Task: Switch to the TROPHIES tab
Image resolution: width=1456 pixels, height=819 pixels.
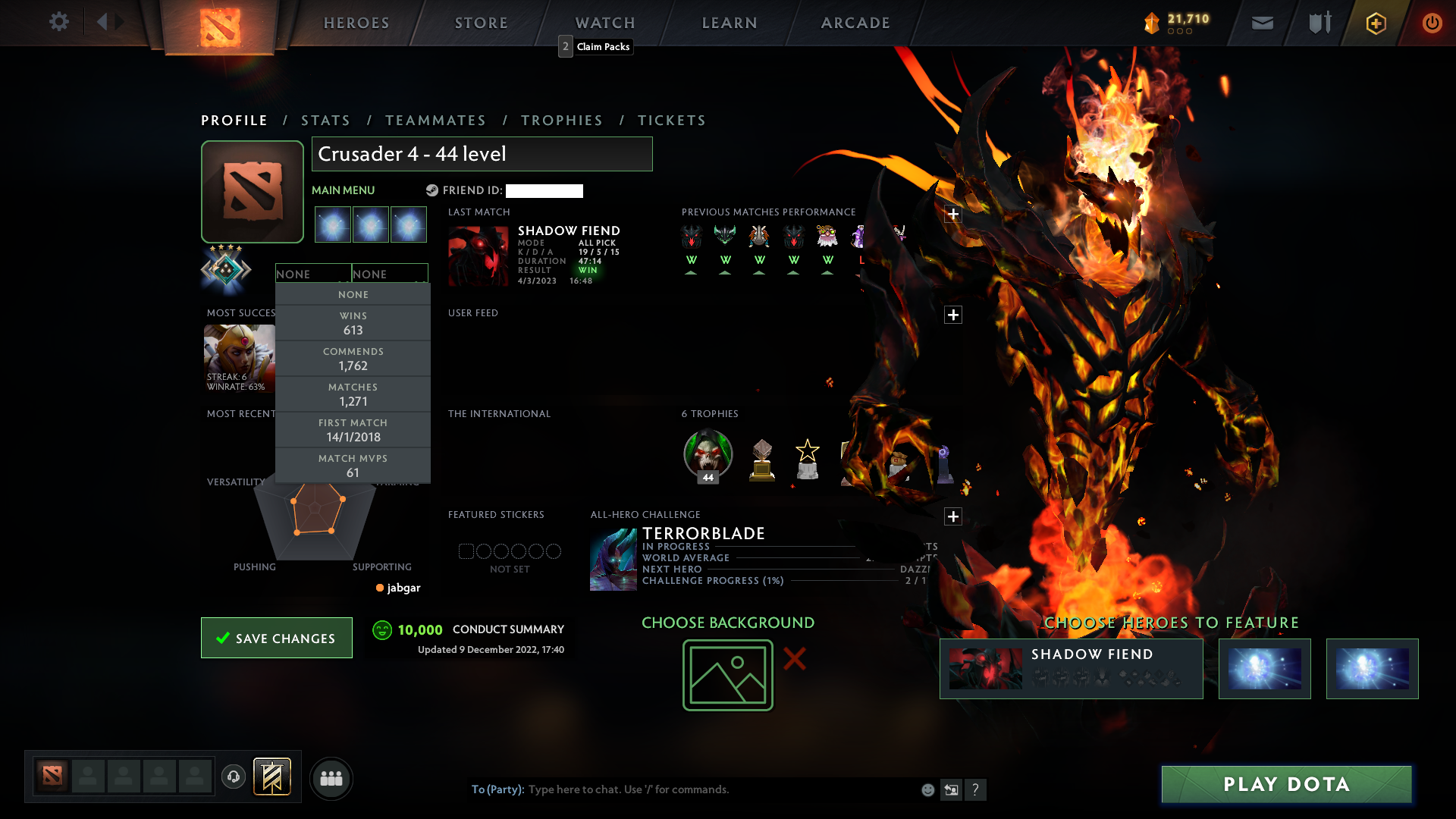Action: click(560, 120)
